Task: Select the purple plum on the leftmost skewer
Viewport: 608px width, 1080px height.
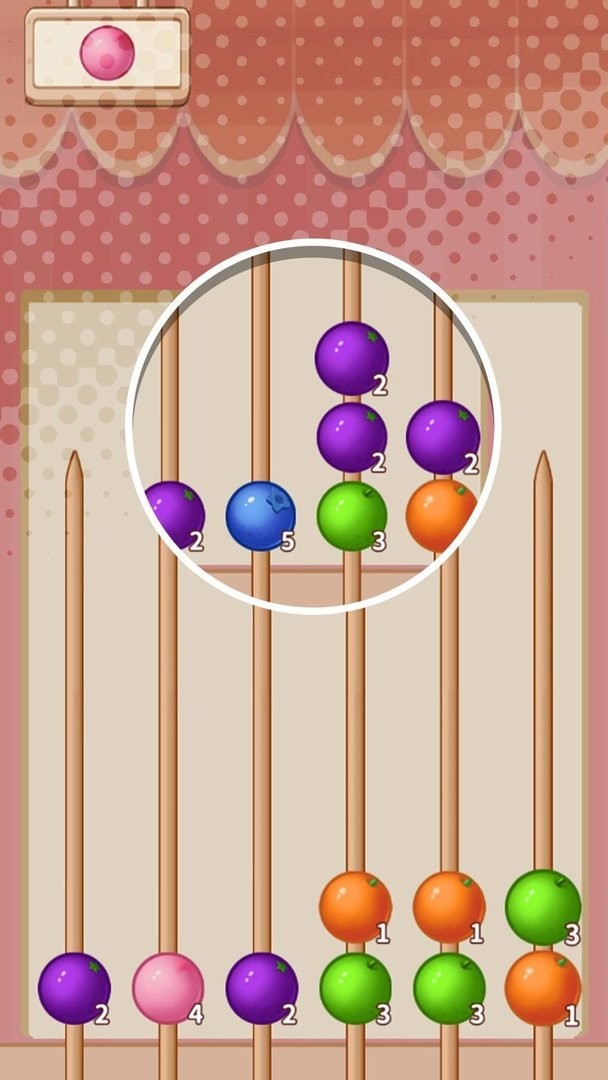Action: (74, 988)
